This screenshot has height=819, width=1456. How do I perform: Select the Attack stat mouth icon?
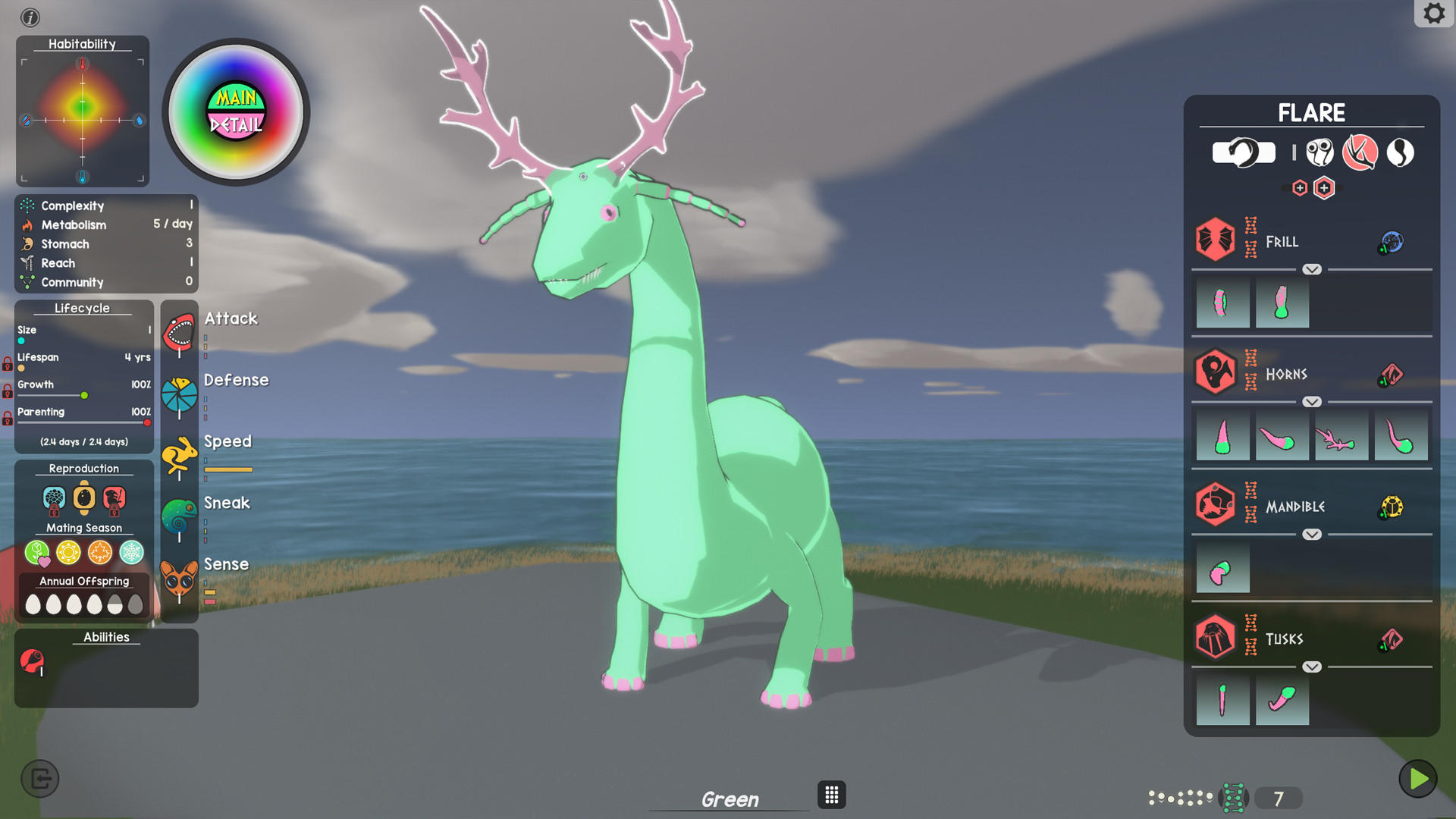pyautogui.click(x=180, y=331)
